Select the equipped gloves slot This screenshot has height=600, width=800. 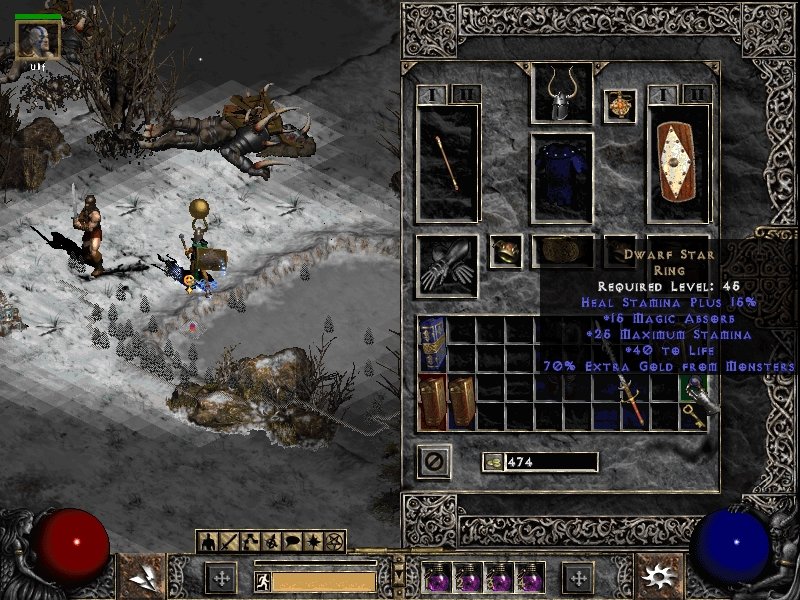point(446,267)
